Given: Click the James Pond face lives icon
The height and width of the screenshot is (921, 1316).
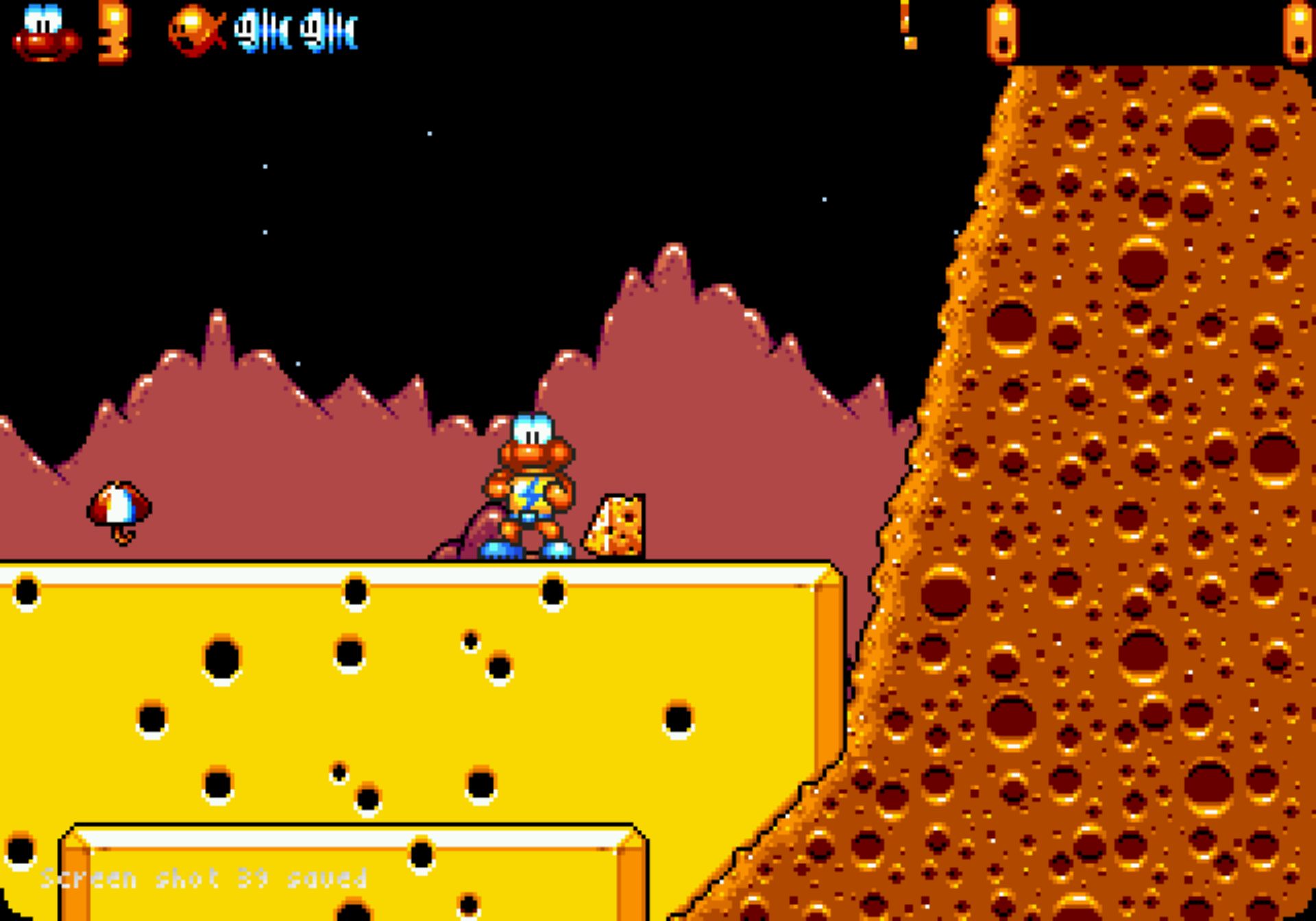Looking at the screenshot, I should pyautogui.click(x=46, y=34).
